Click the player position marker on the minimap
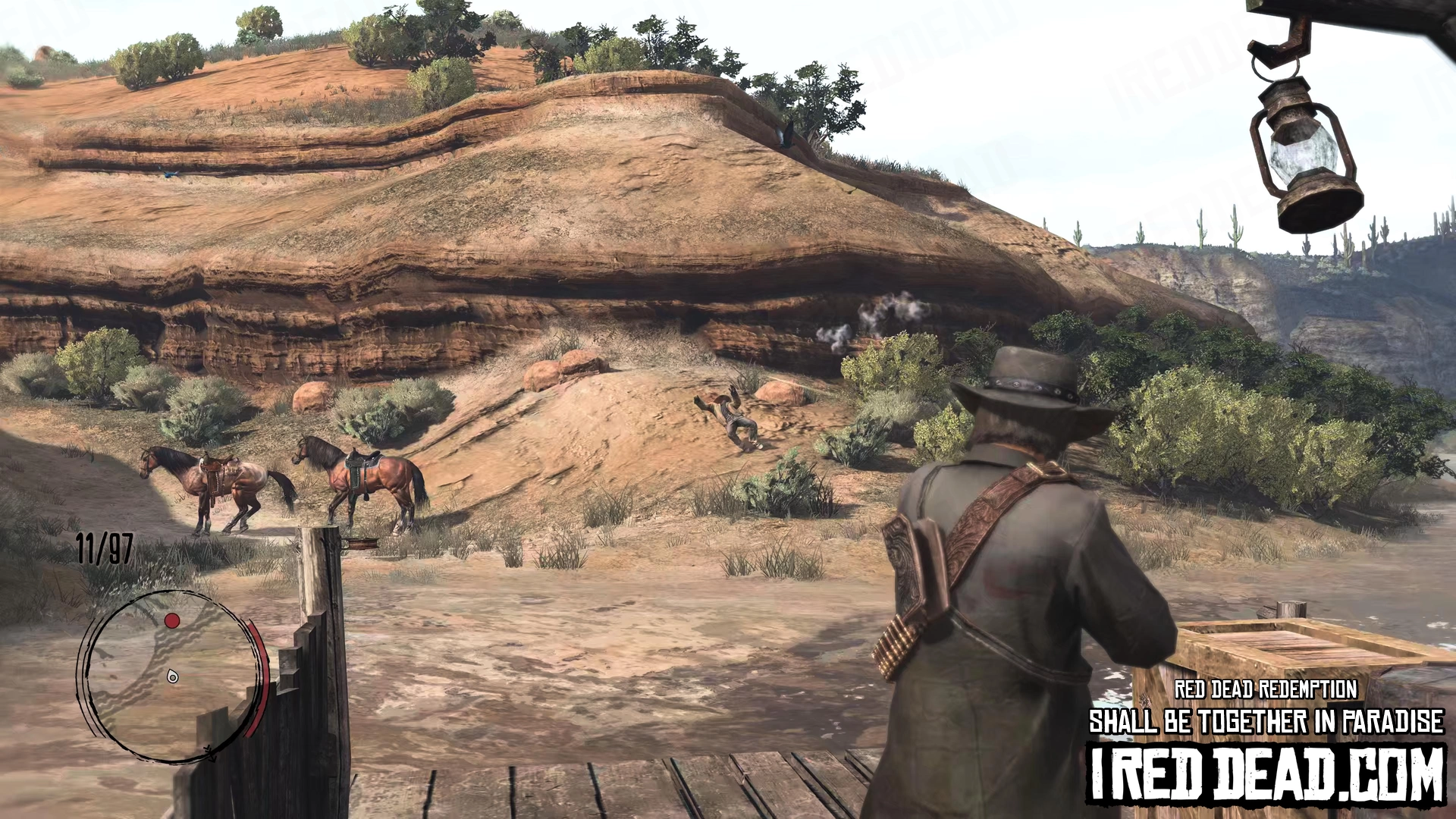Image resolution: width=1456 pixels, height=819 pixels. pyautogui.click(x=173, y=676)
